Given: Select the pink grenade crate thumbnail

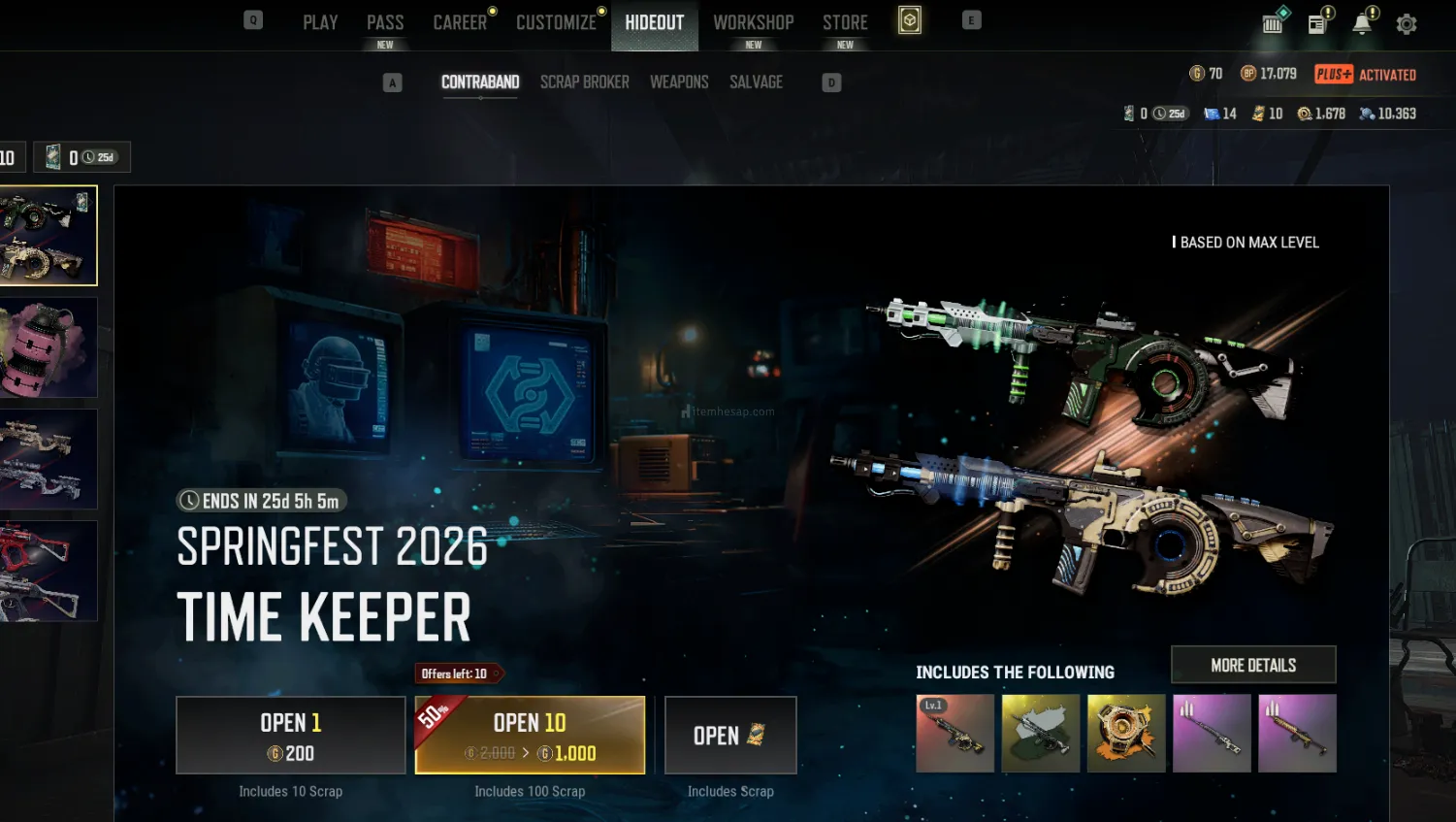Looking at the screenshot, I should 49,347.
